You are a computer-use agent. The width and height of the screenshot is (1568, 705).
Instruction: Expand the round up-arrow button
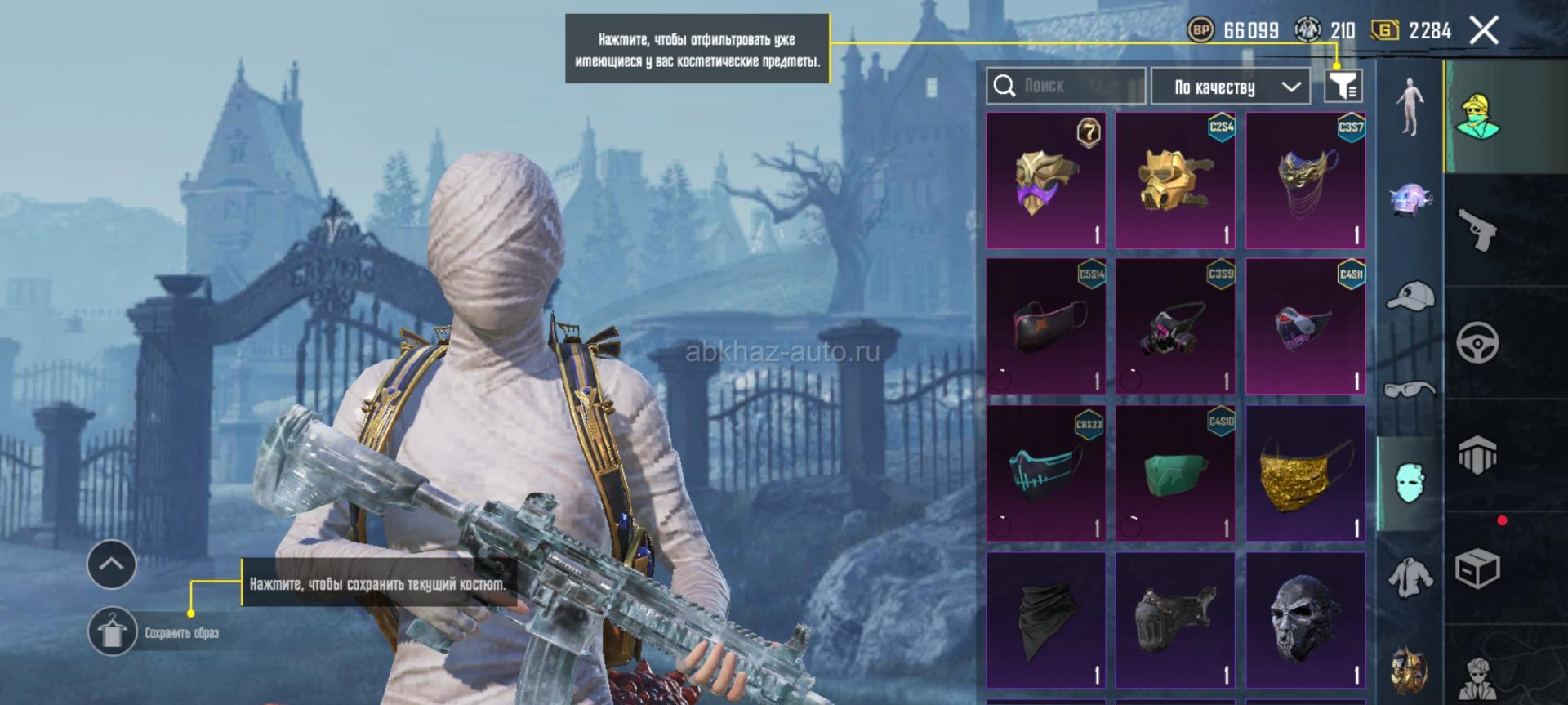(x=112, y=564)
